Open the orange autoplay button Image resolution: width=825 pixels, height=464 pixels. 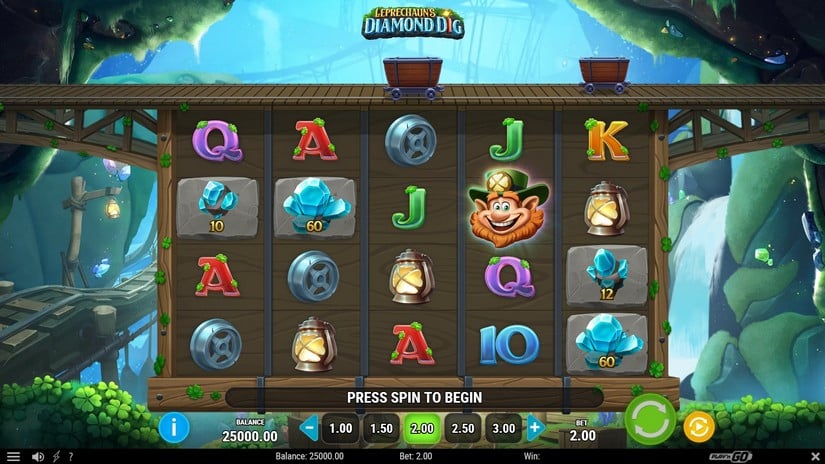[698, 428]
